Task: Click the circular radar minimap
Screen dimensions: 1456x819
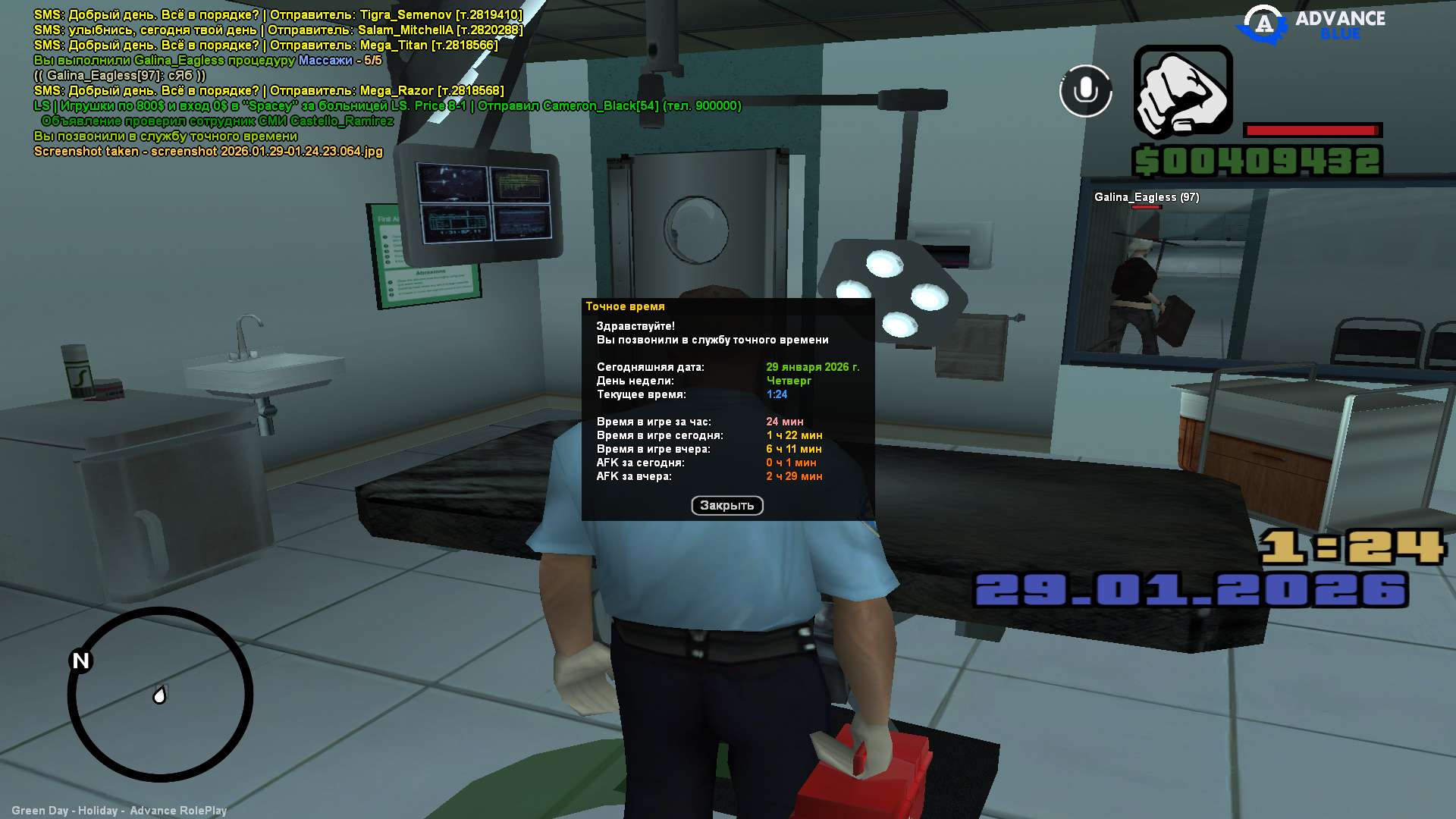Action: click(160, 694)
